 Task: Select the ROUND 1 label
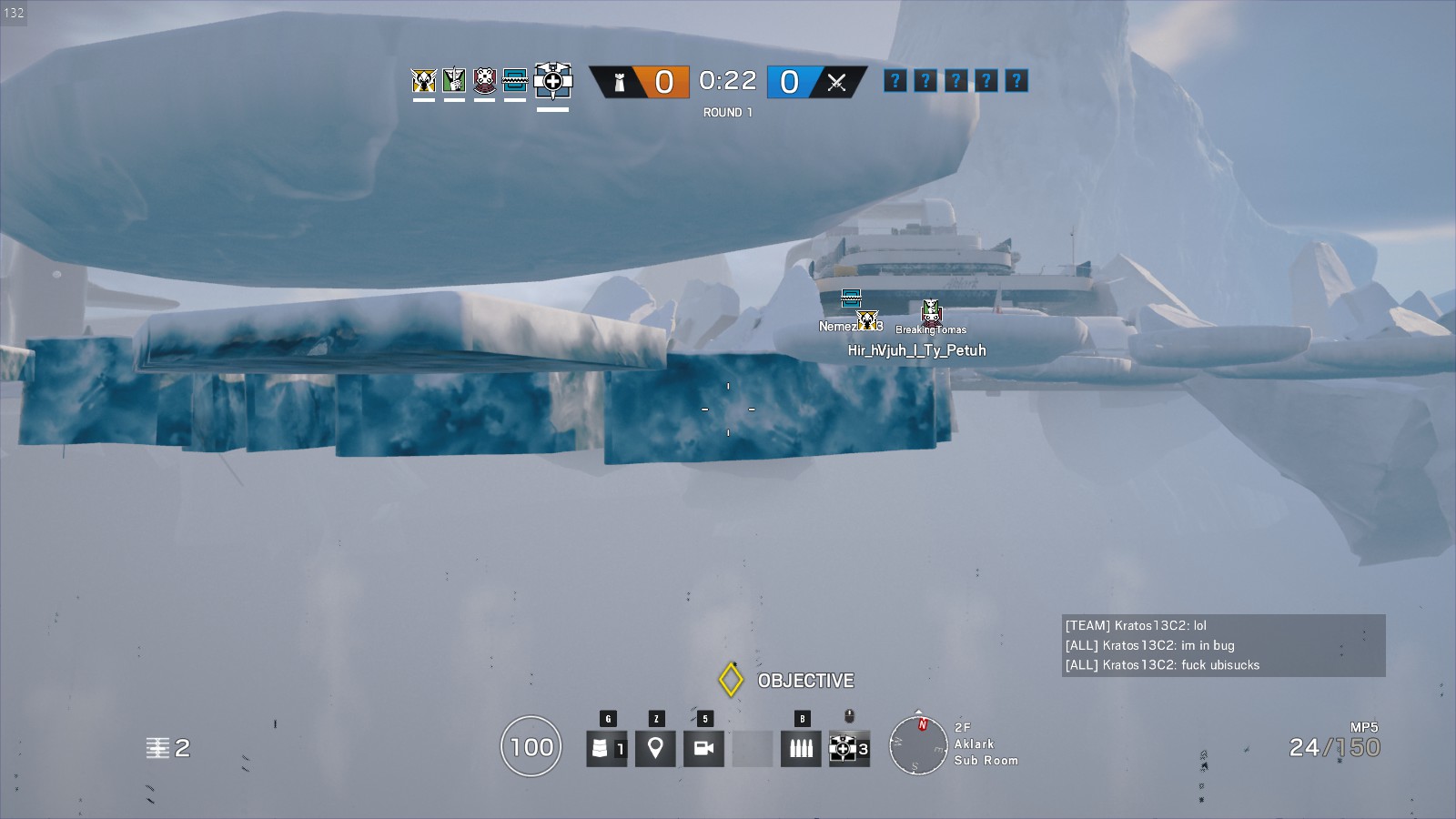[726, 113]
